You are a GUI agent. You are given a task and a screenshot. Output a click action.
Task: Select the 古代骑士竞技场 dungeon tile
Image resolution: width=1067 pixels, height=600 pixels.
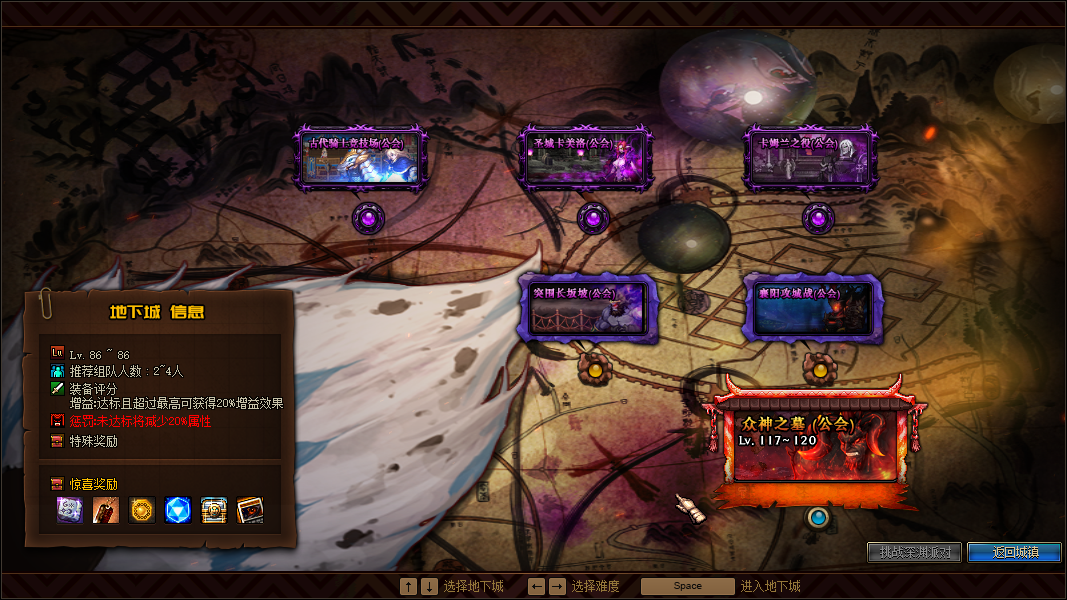point(364,158)
